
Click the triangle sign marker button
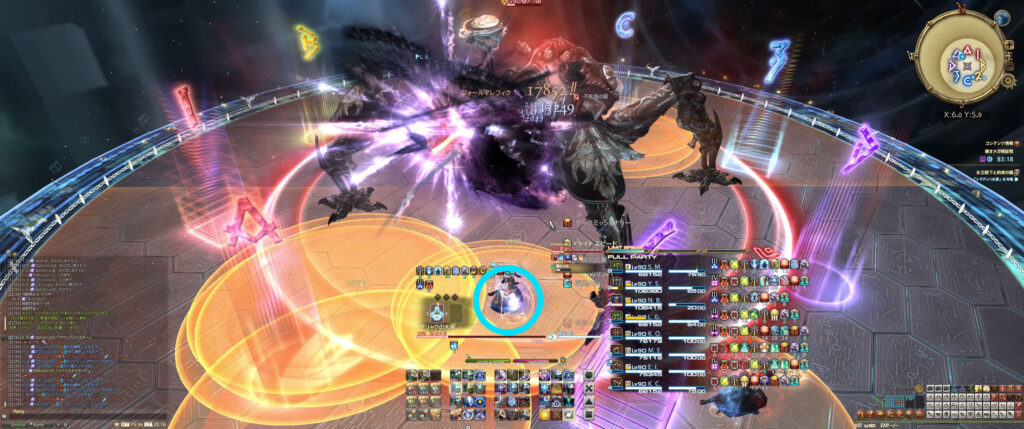(589, 401)
